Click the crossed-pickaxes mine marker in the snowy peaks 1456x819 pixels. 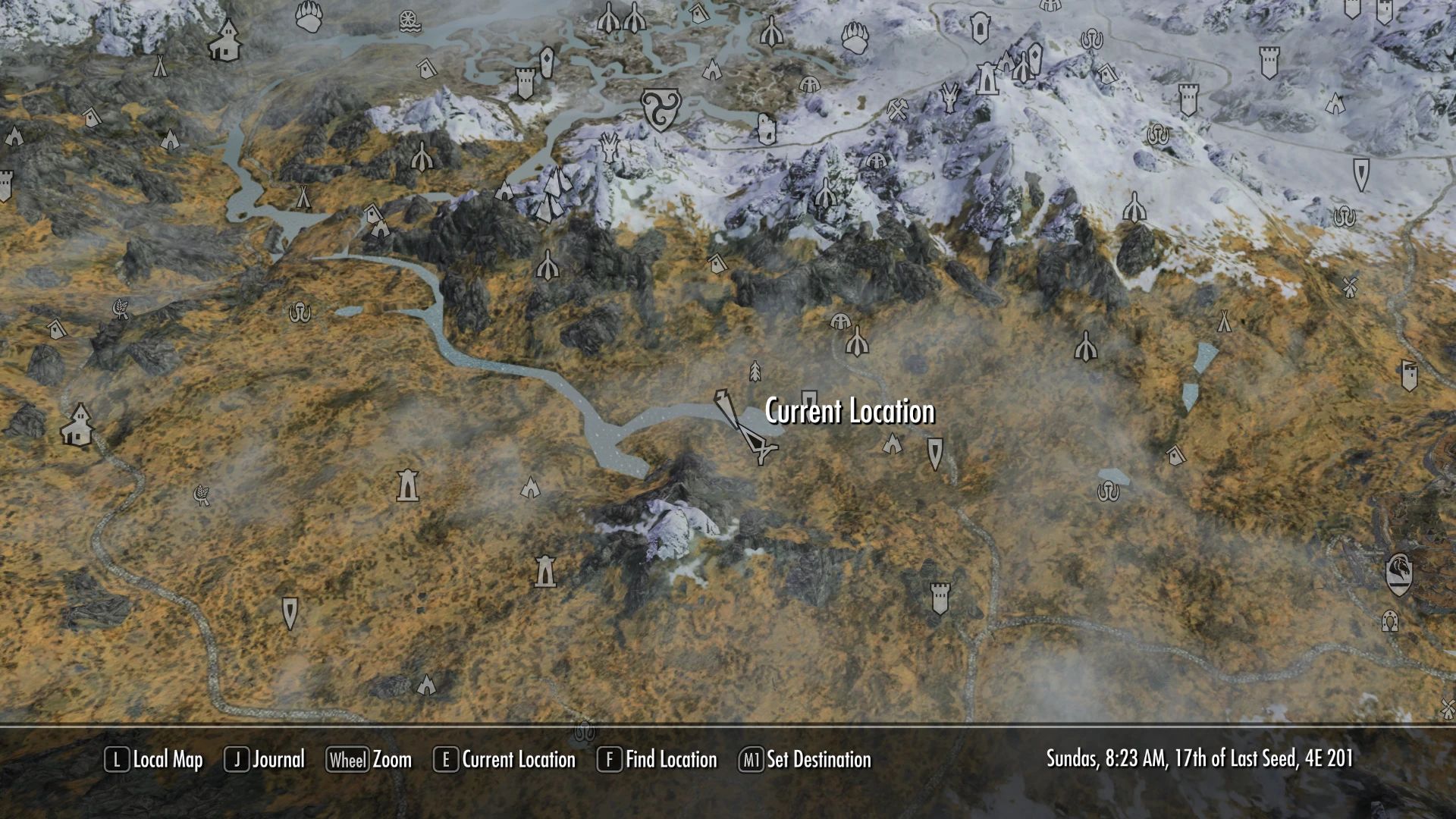point(897,108)
